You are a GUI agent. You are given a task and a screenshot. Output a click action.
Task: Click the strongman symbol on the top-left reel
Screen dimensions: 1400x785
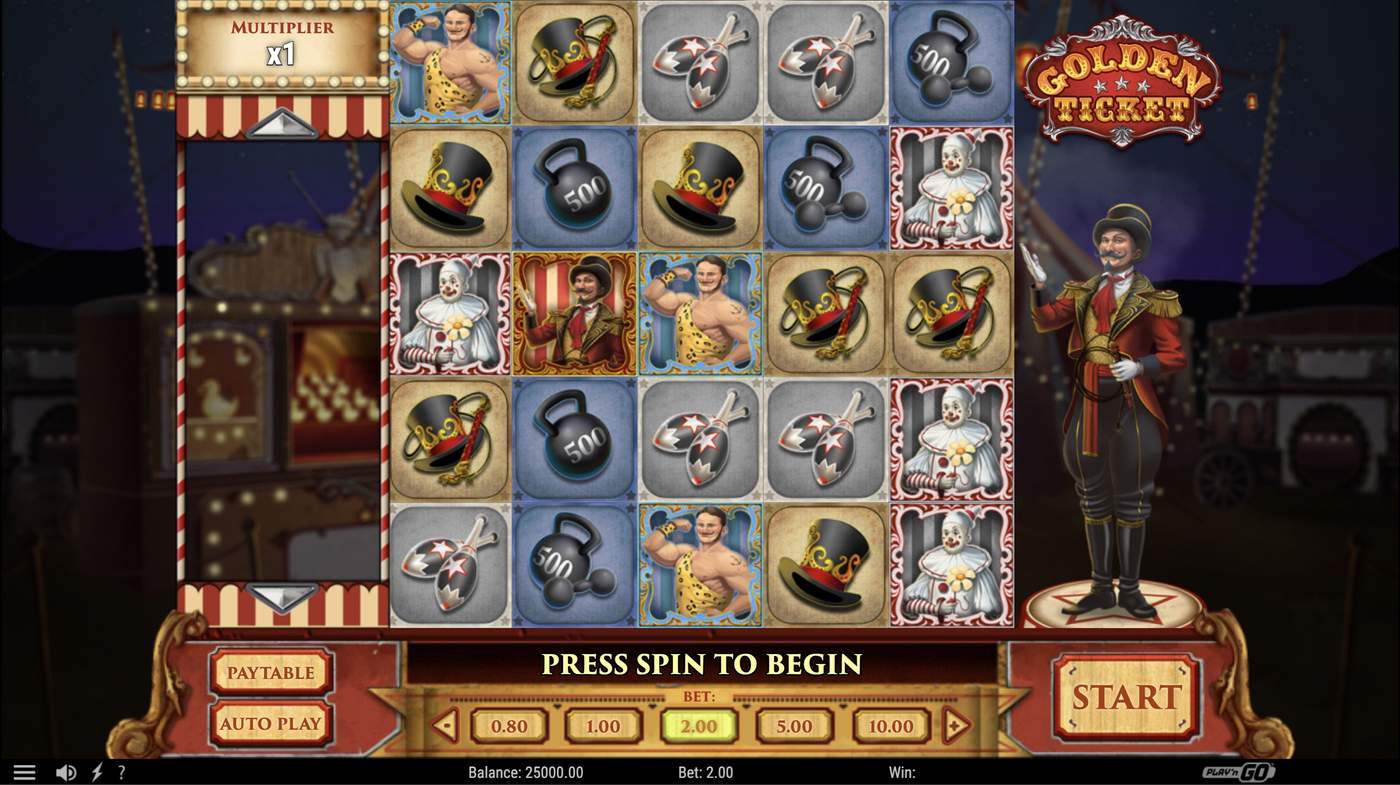click(448, 62)
